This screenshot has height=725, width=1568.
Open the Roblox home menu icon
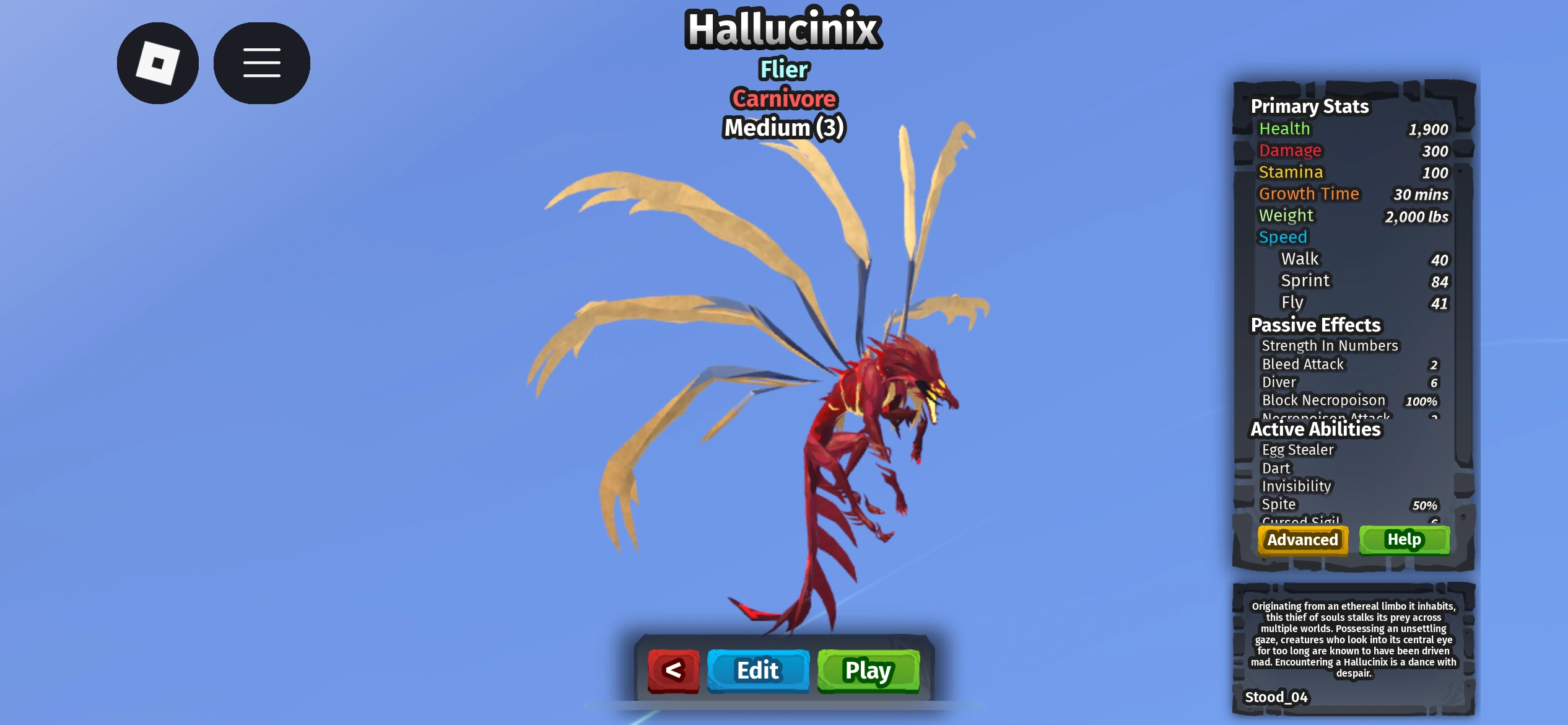[157, 63]
